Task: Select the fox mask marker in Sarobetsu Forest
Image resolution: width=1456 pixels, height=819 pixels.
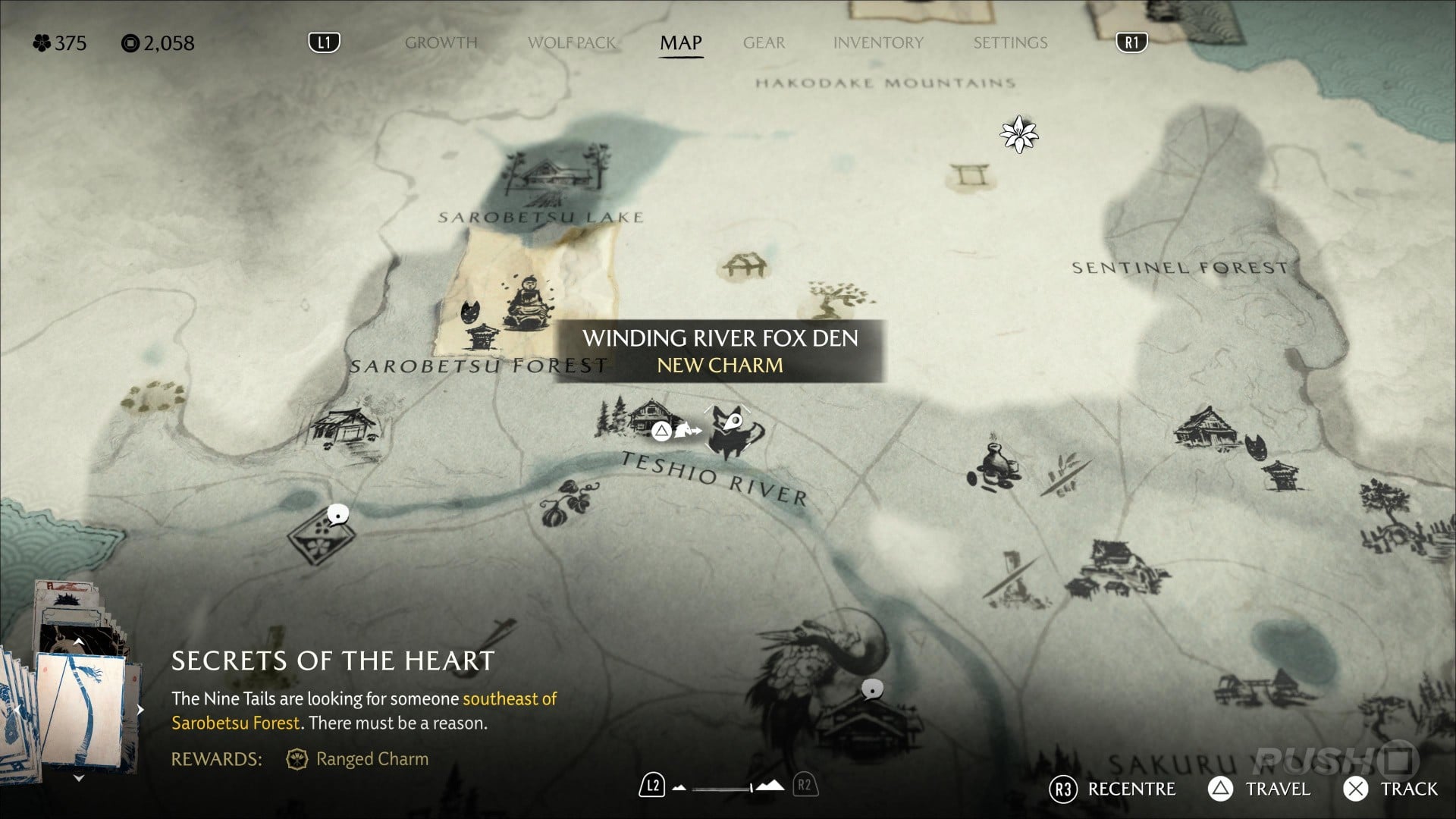Action: [471, 312]
